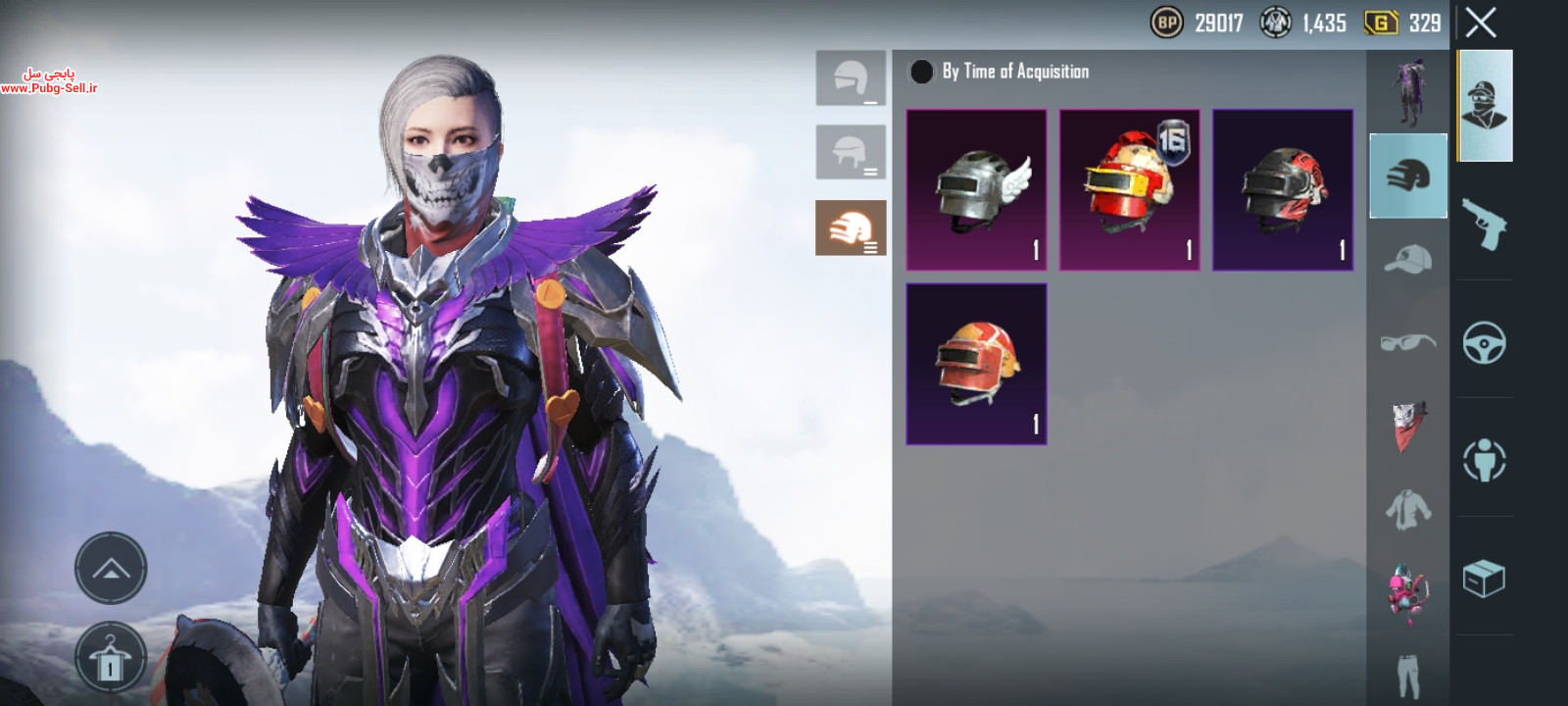Pick the orange and yellow helmet
This screenshot has height=706, width=1568.
coord(976,364)
